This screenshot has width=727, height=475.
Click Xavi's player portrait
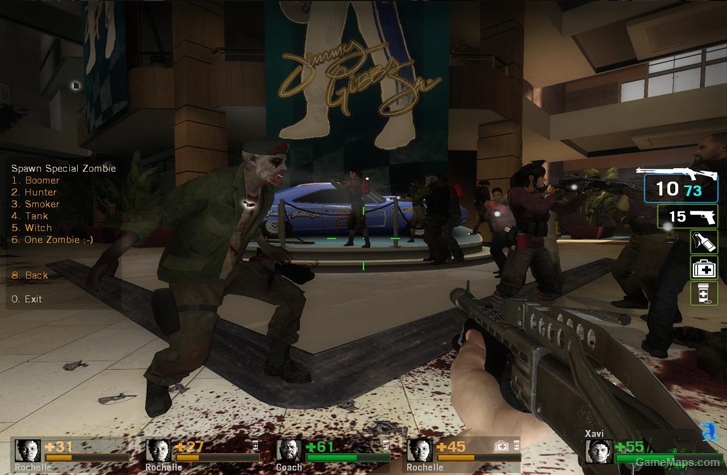coord(597,452)
